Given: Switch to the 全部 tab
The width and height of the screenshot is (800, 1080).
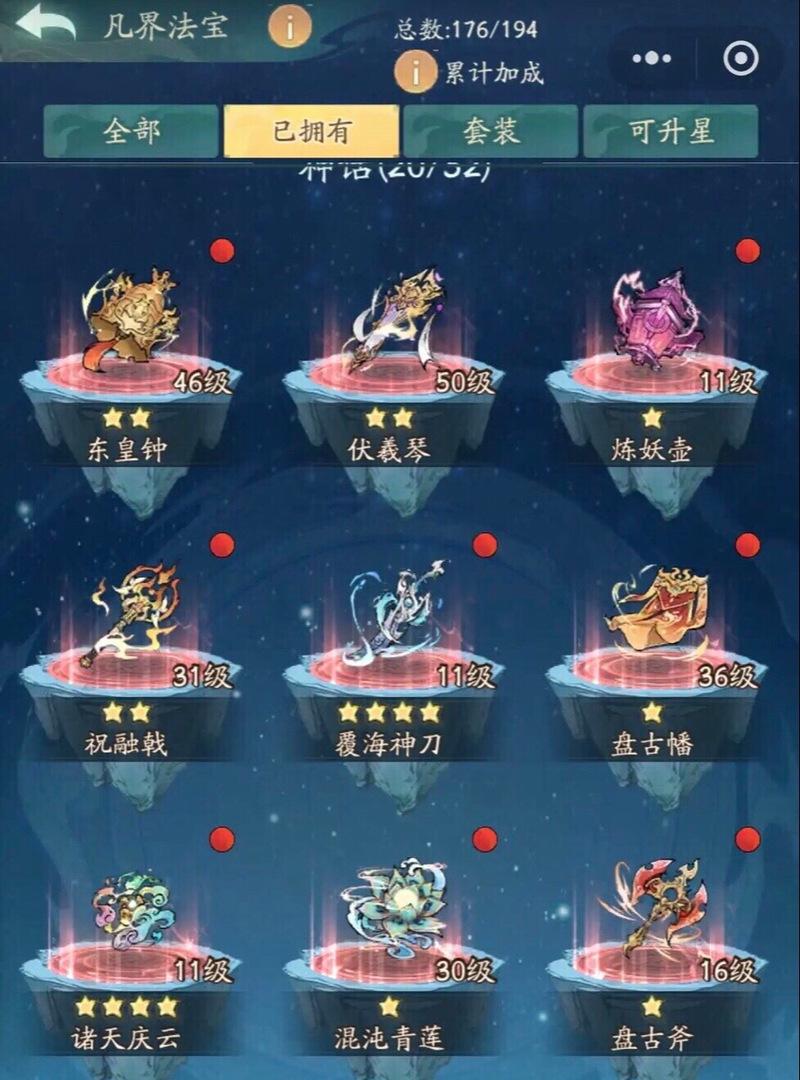Looking at the screenshot, I should pos(131,131).
